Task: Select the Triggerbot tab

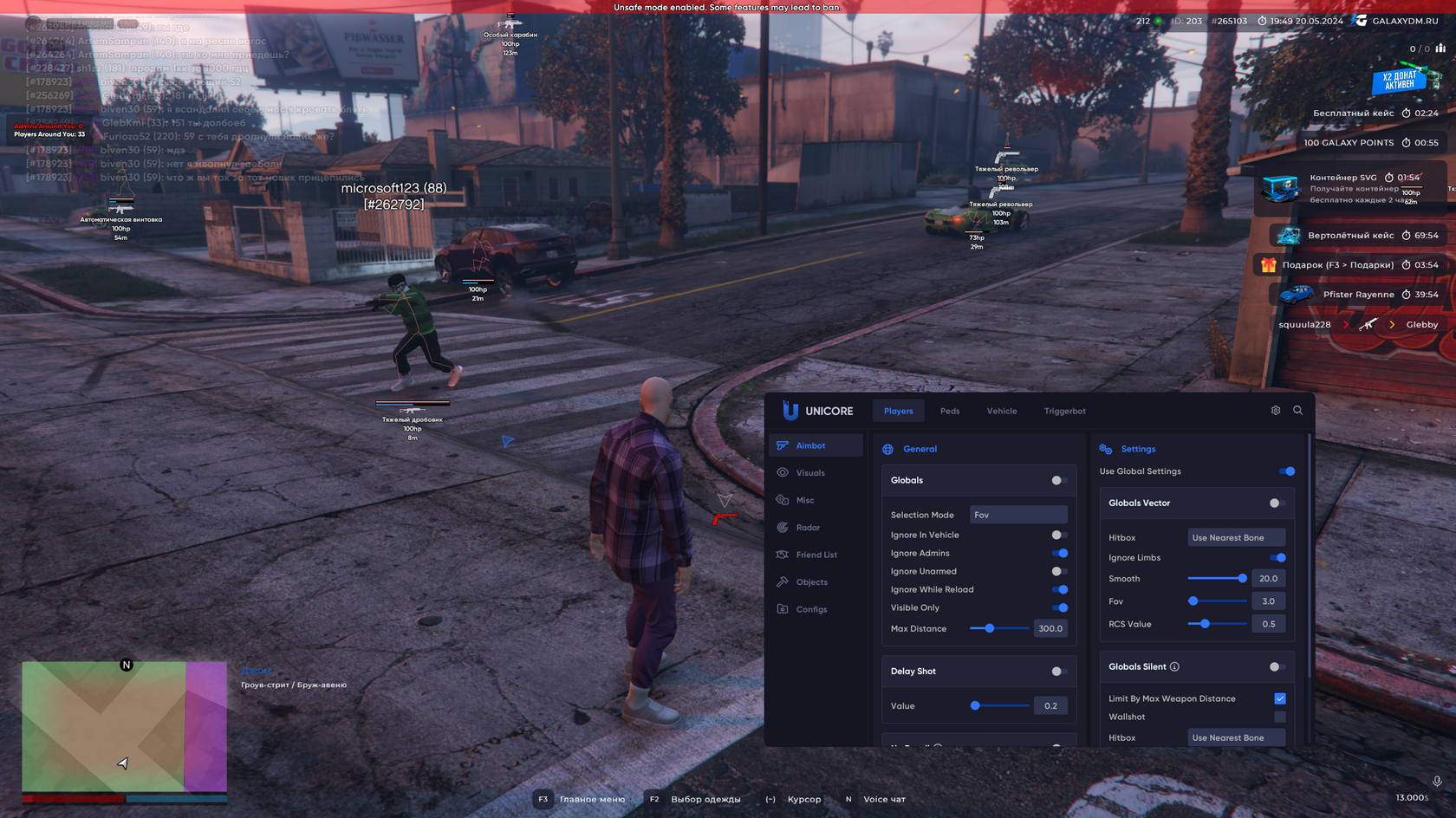Action: point(1064,411)
